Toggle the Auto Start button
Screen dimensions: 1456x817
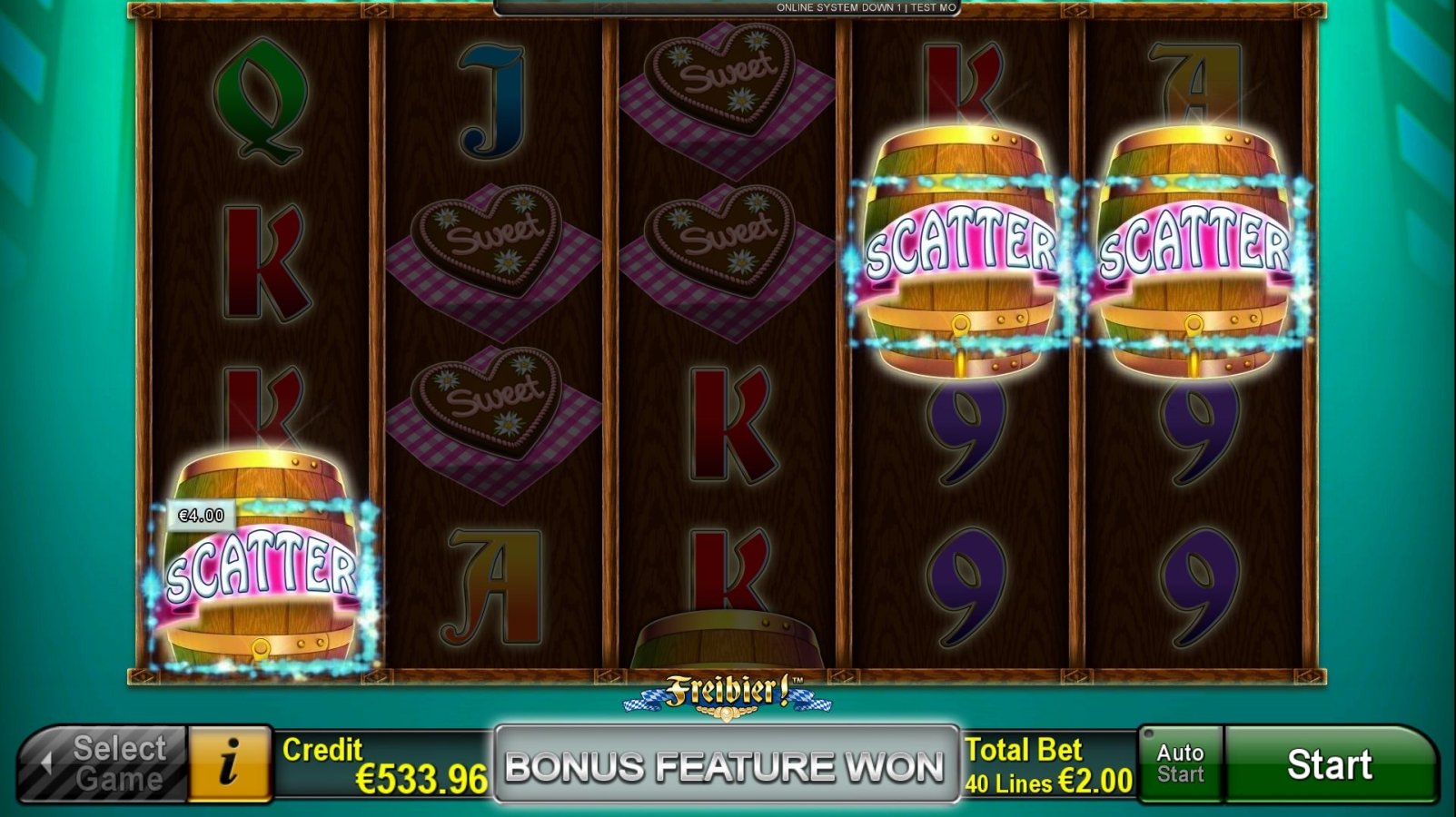[x=1180, y=764]
